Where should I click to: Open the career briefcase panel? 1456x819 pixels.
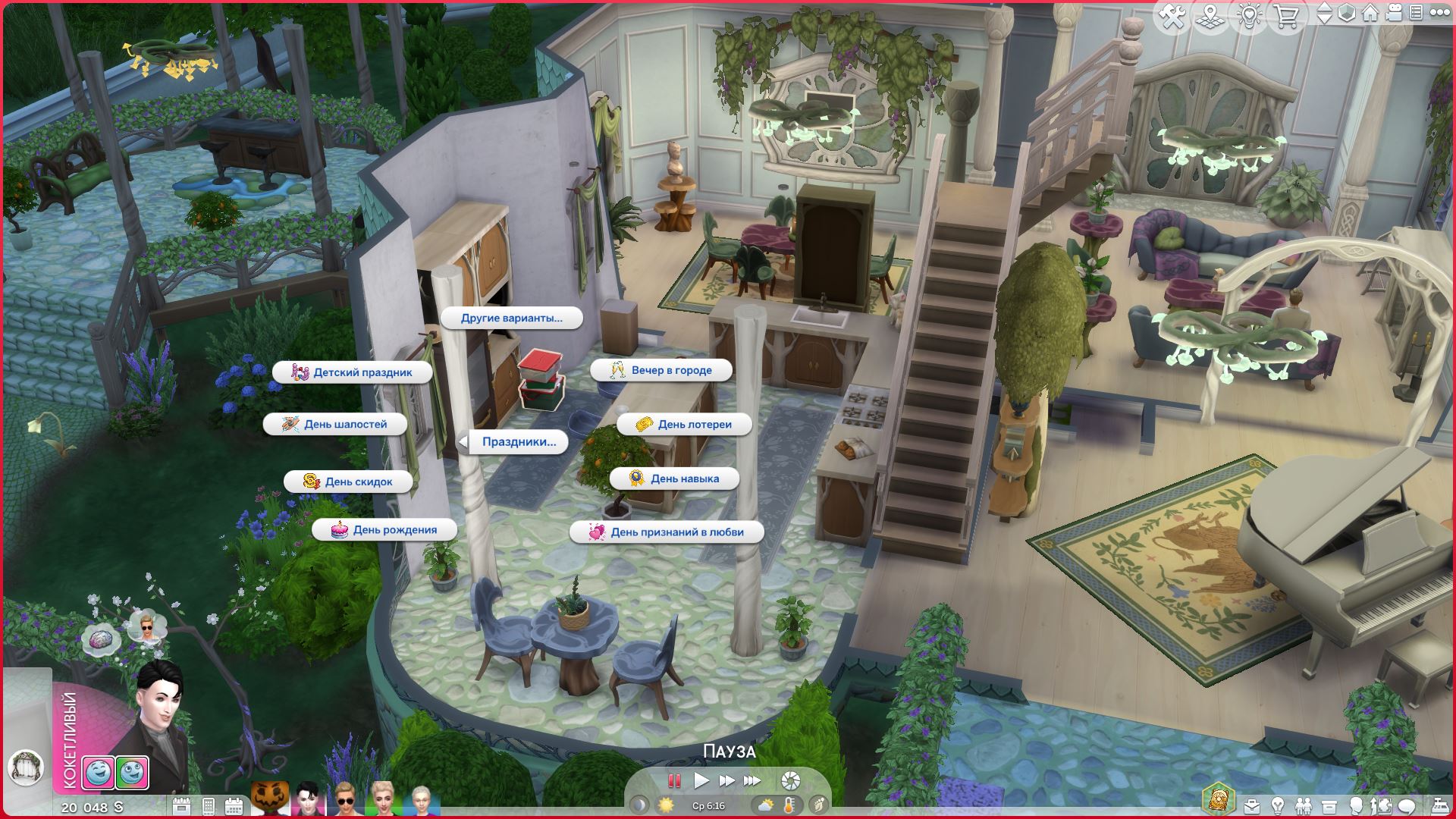point(1251,806)
